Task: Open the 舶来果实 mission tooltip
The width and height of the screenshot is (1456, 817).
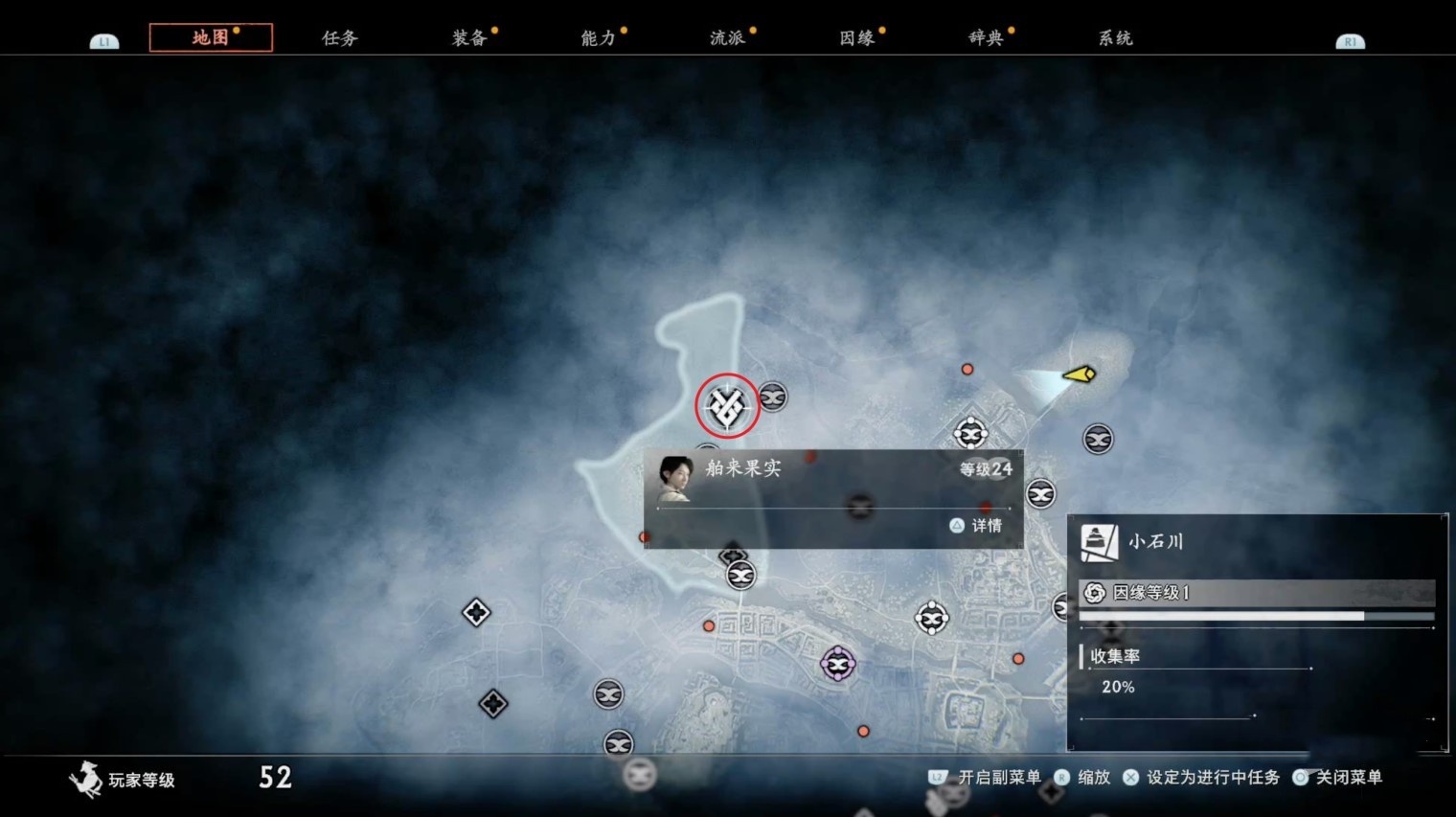Action: click(833, 498)
